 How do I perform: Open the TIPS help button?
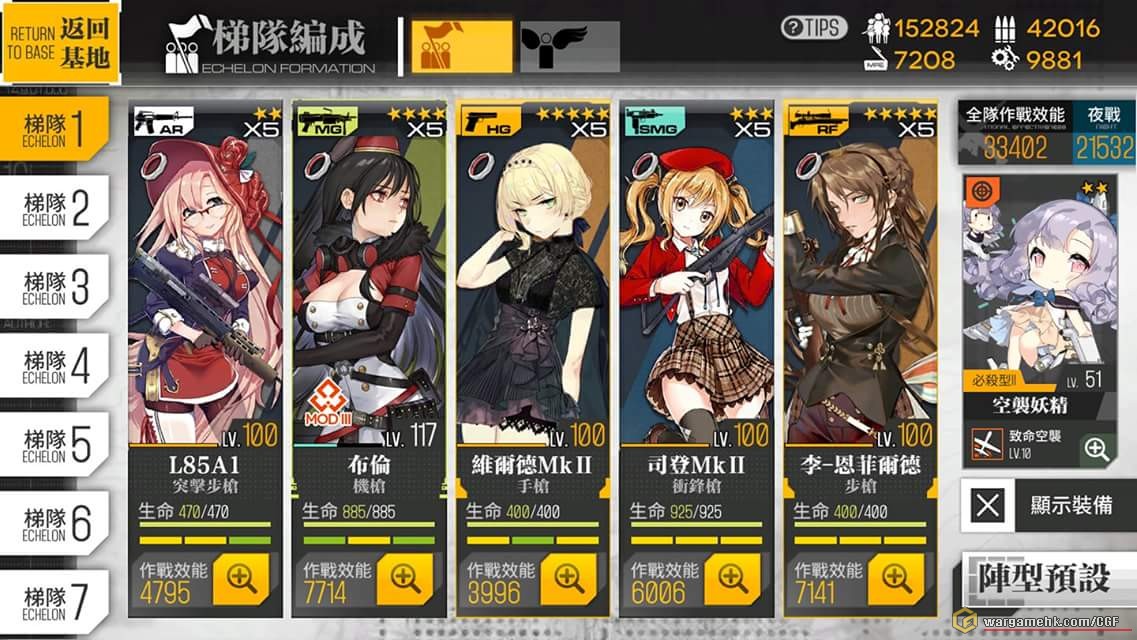(x=813, y=28)
